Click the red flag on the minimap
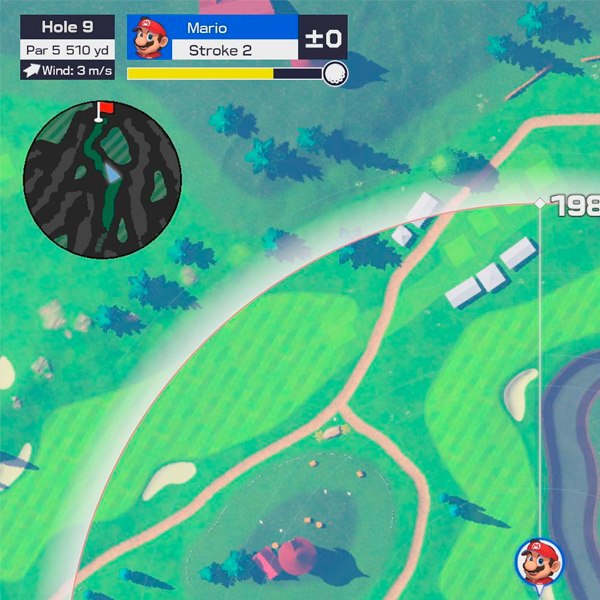The height and width of the screenshot is (600, 600). (x=105, y=107)
